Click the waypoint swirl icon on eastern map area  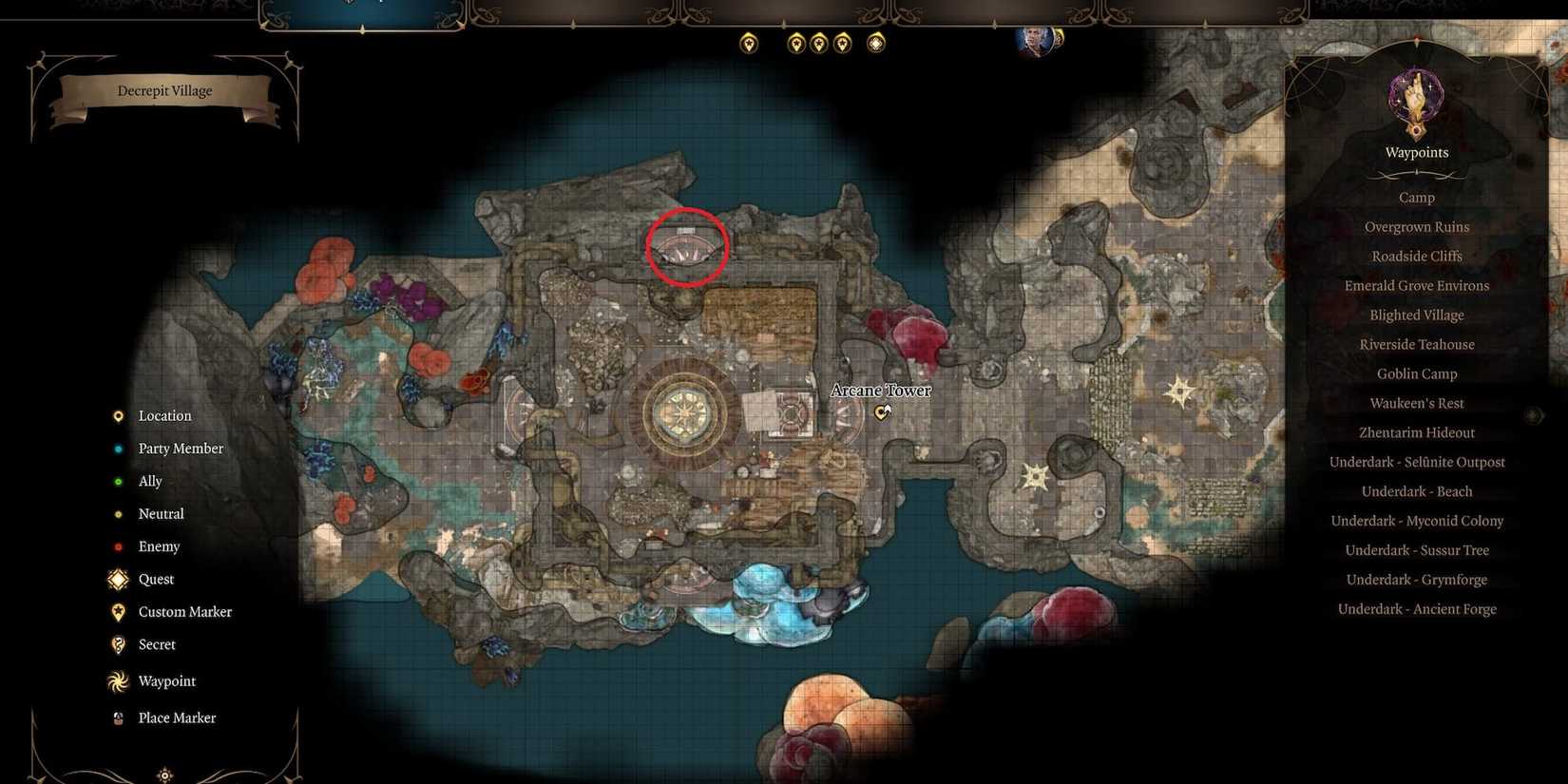1179,391
